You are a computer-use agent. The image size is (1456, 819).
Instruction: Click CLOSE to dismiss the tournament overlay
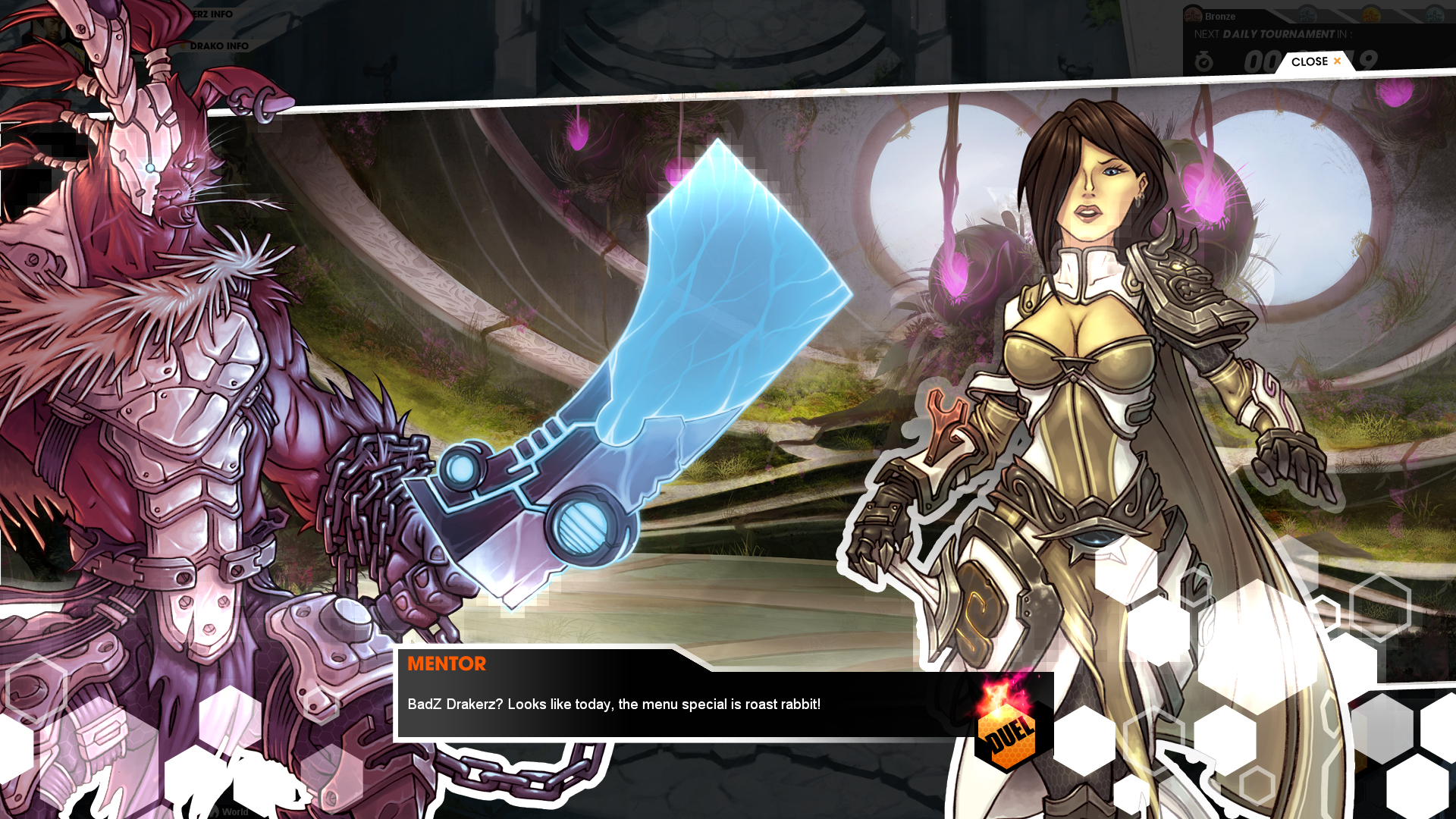click(1309, 61)
